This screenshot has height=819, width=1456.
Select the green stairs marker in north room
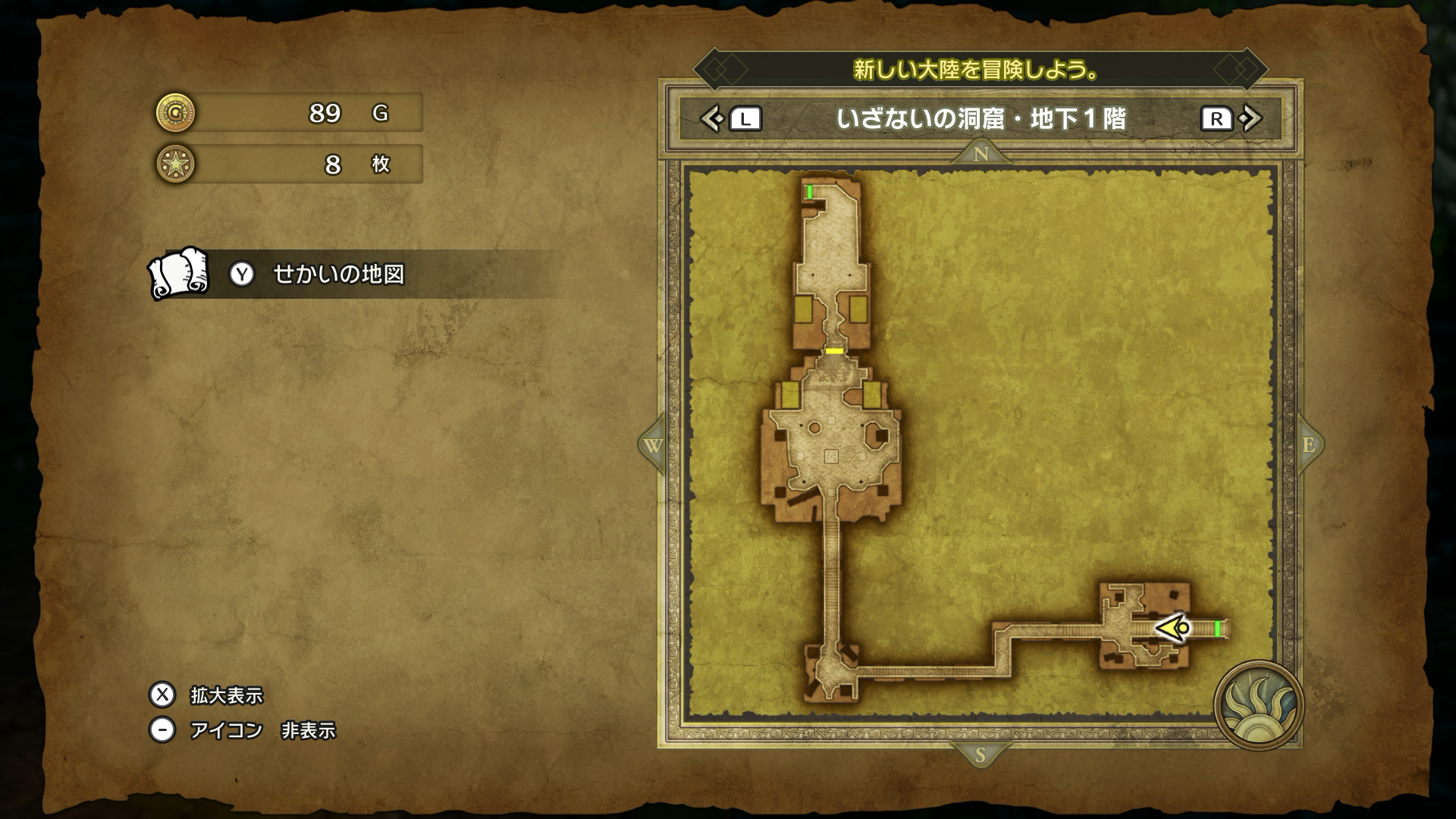[x=810, y=191]
